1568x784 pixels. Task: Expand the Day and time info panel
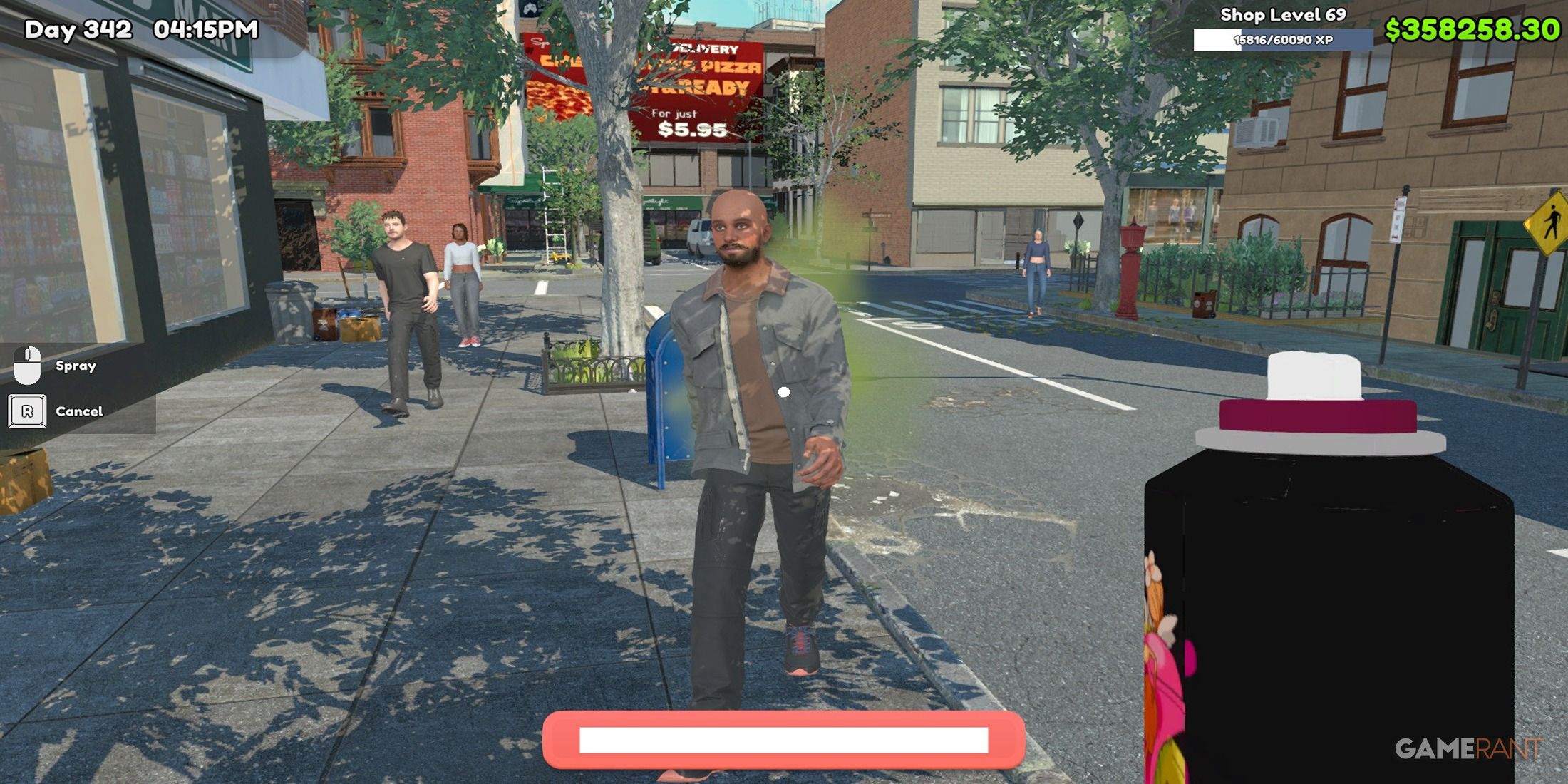[139, 31]
